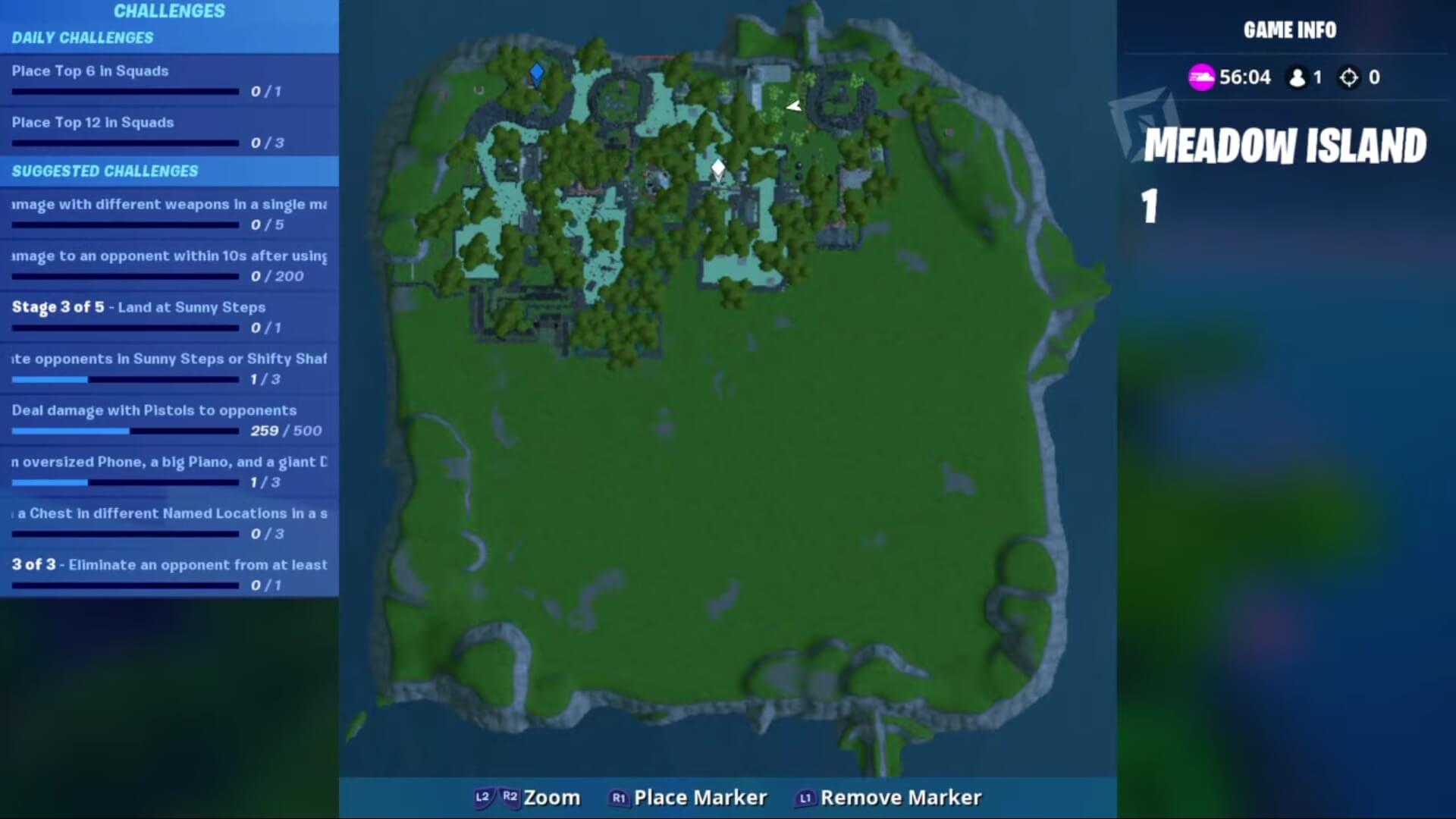Click the Place Marker option
Image resolution: width=1456 pixels, height=819 pixels.
coord(701,797)
